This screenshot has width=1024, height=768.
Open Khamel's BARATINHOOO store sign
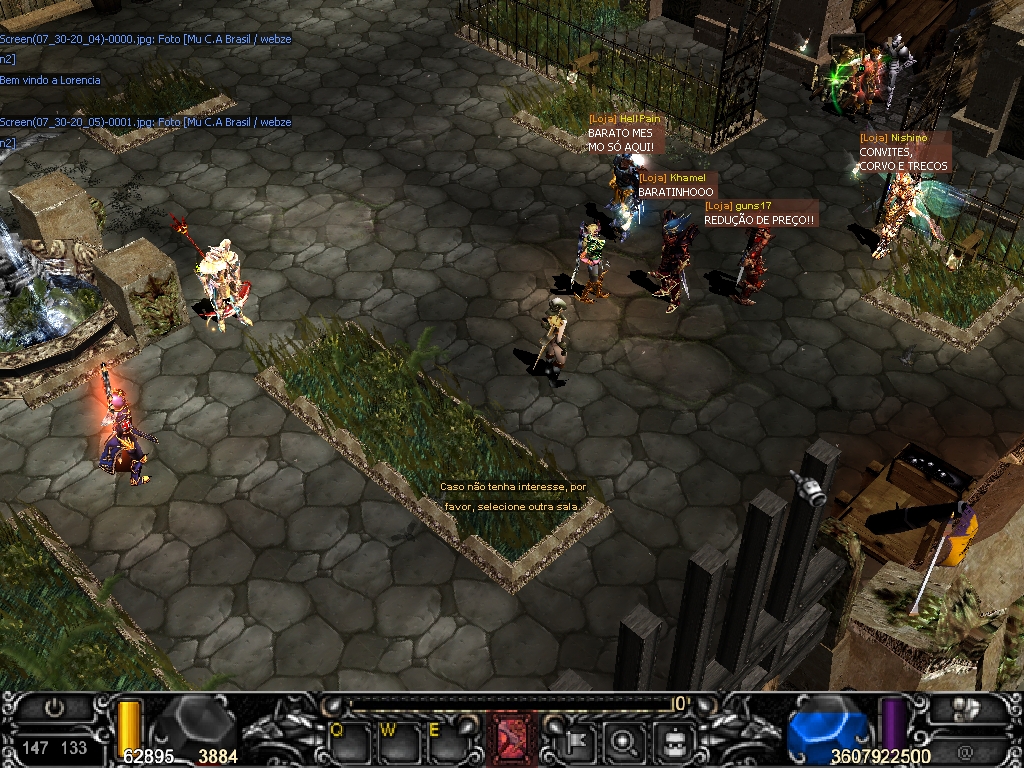676,185
